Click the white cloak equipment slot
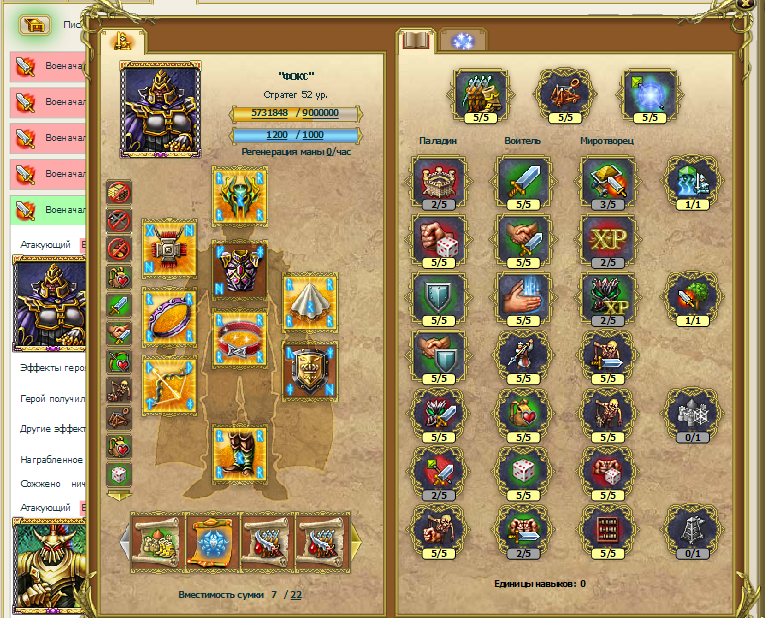Image resolution: width=765 pixels, height=618 pixels. pyautogui.click(x=309, y=300)
